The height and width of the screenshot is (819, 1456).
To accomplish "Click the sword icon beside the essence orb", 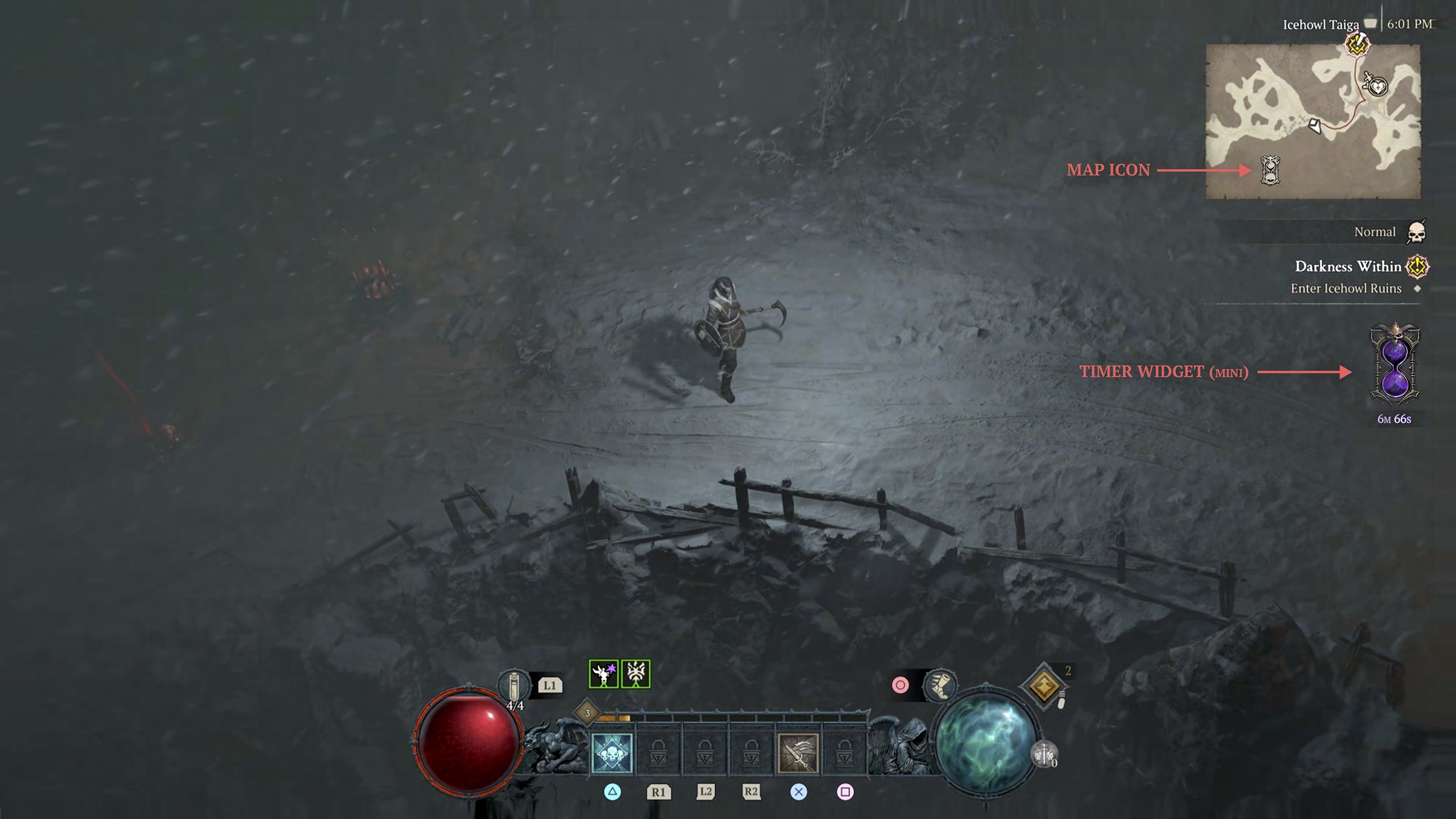I will (1044, 755).
